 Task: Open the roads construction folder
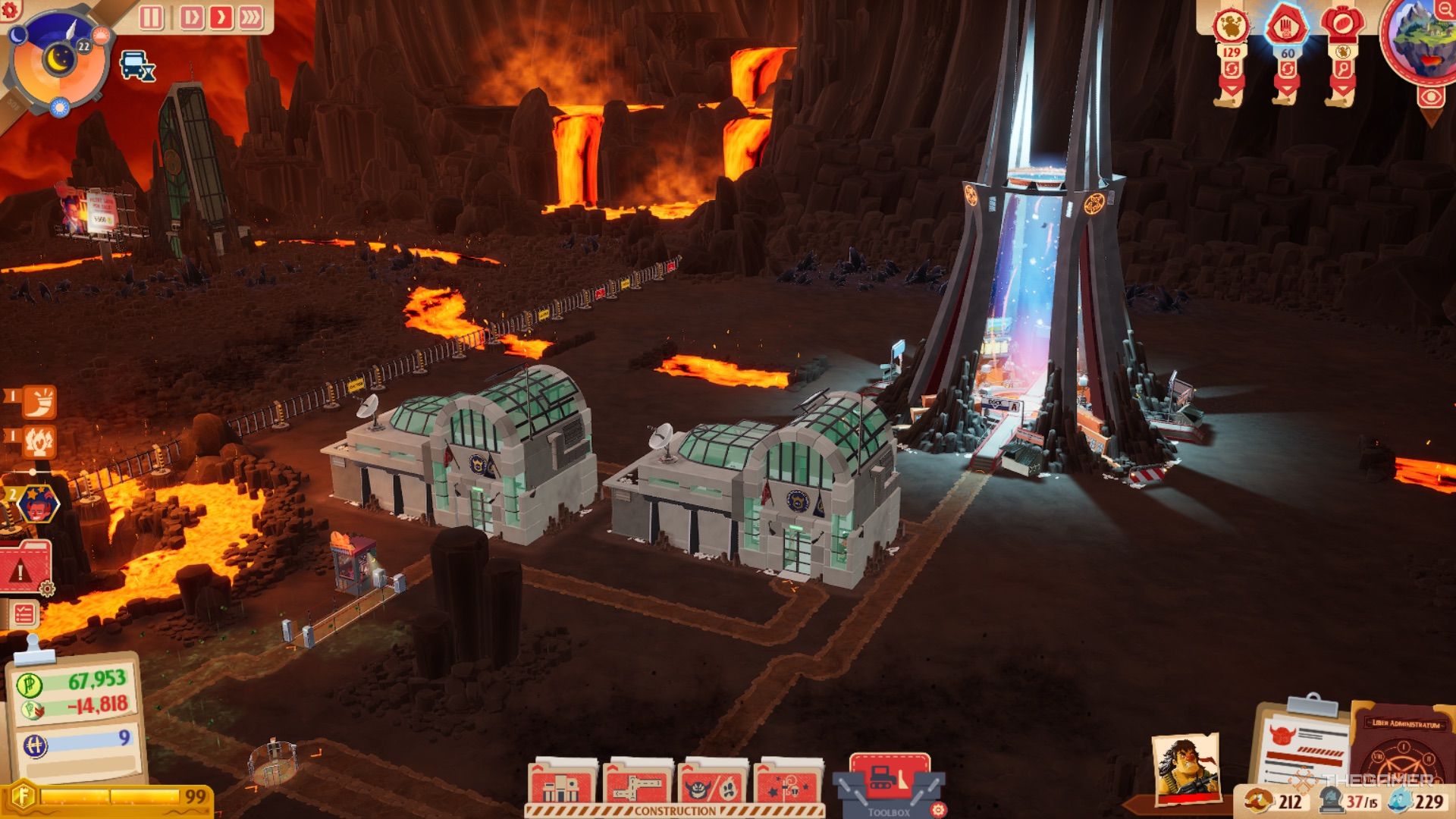point(637,783)
